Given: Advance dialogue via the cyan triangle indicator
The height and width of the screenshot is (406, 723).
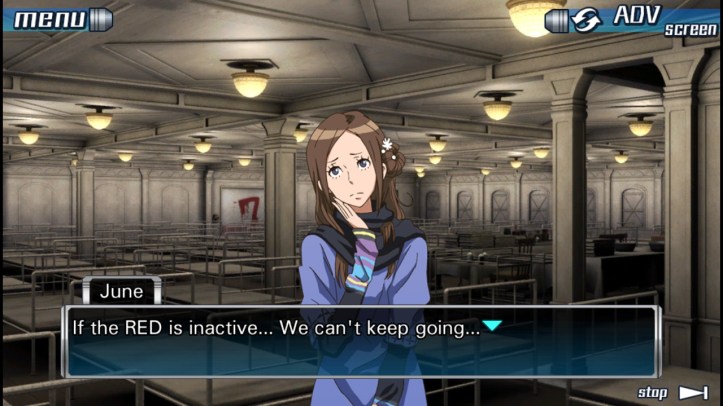Looking at the screenshot, I should pos(493,326).
